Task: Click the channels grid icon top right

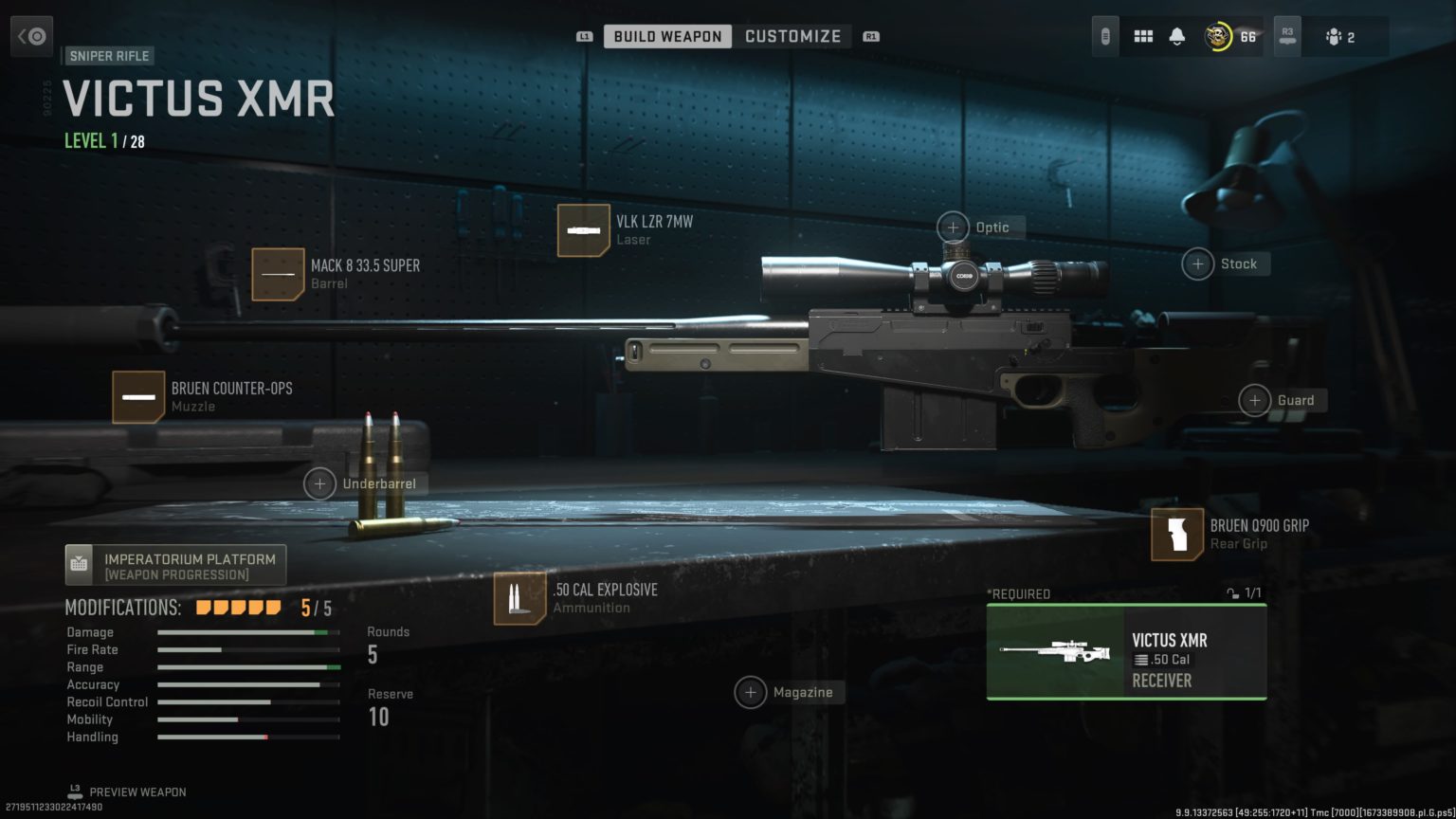Action: tap(1143, 35)
